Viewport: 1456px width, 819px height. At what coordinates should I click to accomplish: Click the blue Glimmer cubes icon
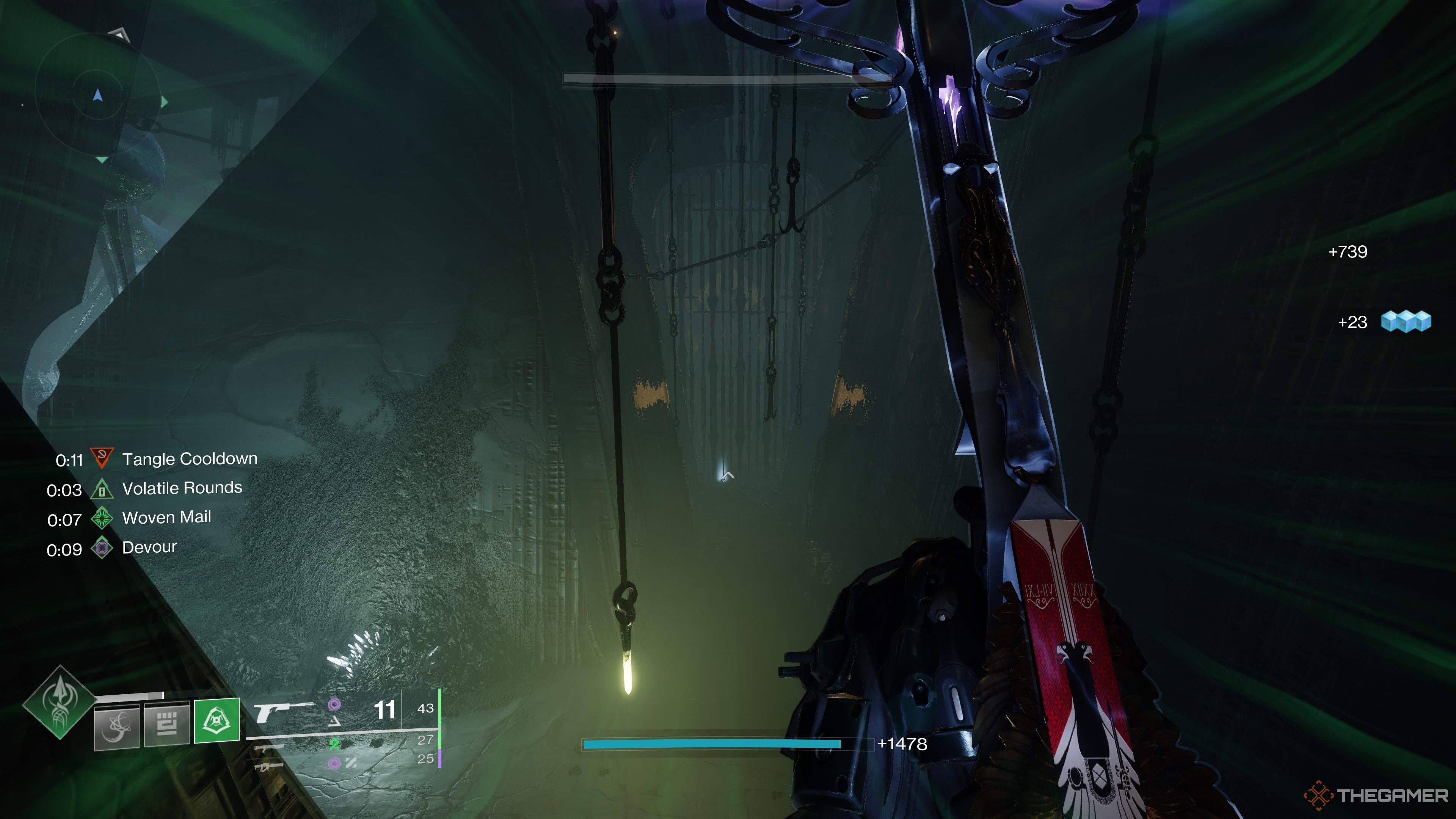(x=1406, y=322)
